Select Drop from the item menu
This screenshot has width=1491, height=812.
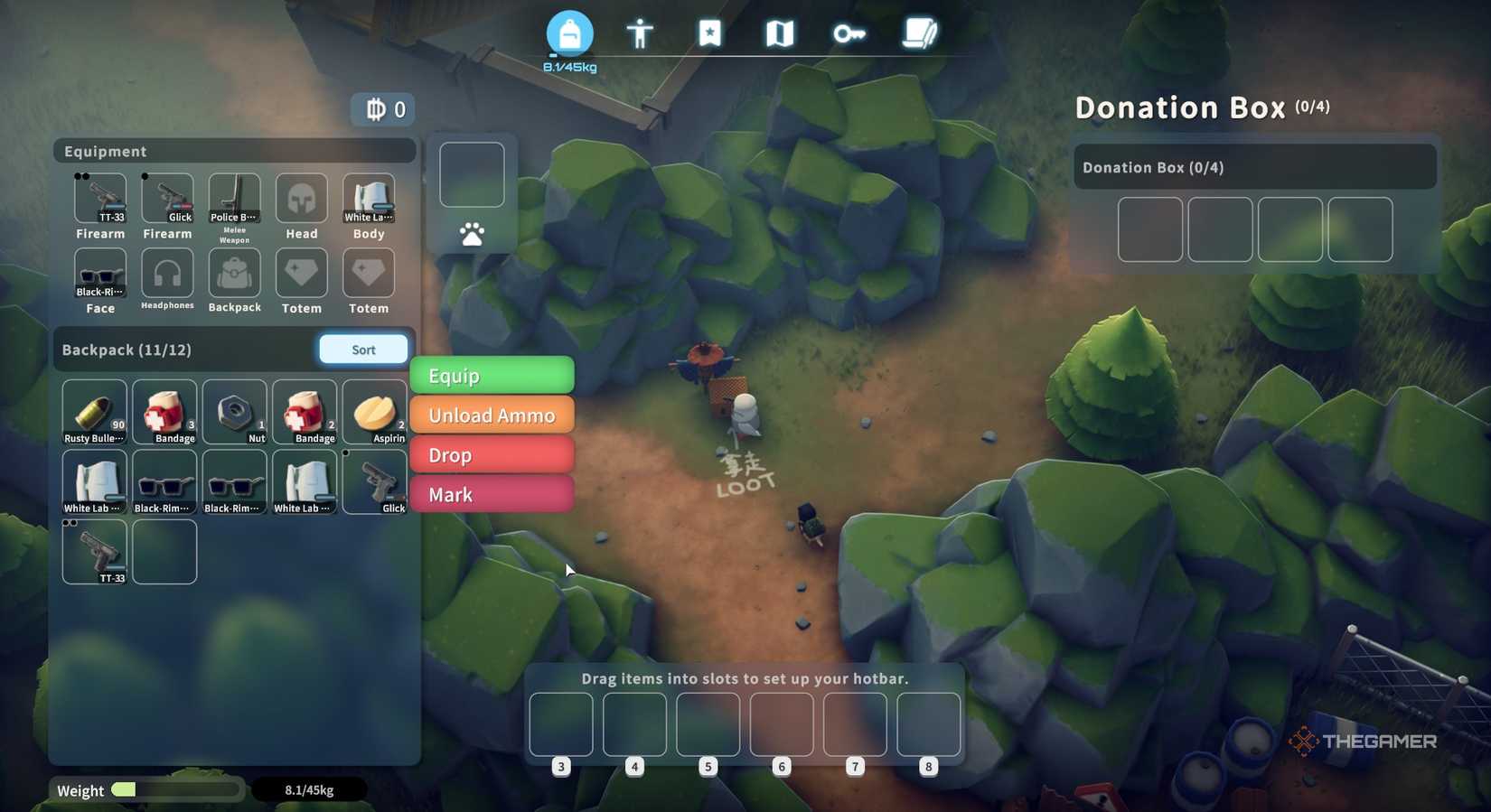click(x=492, y=454)
